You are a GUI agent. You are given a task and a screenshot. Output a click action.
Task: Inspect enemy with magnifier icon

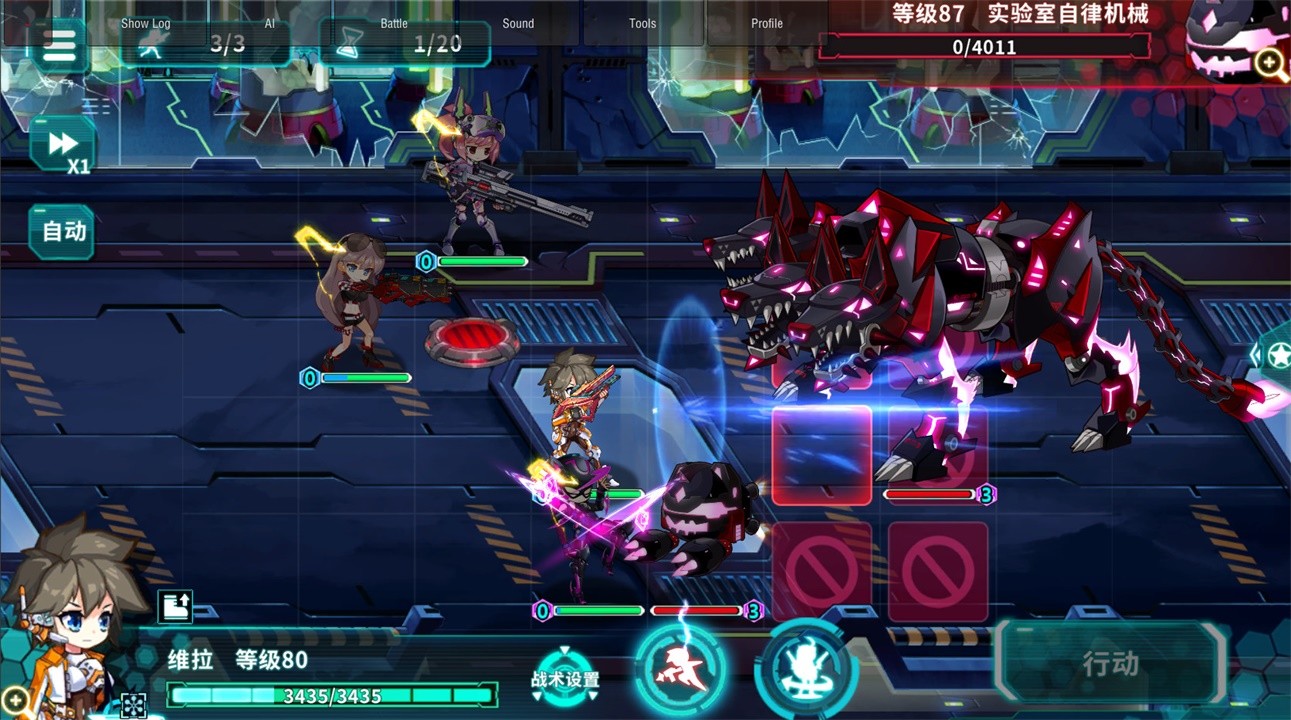[x=1271, y=64]
